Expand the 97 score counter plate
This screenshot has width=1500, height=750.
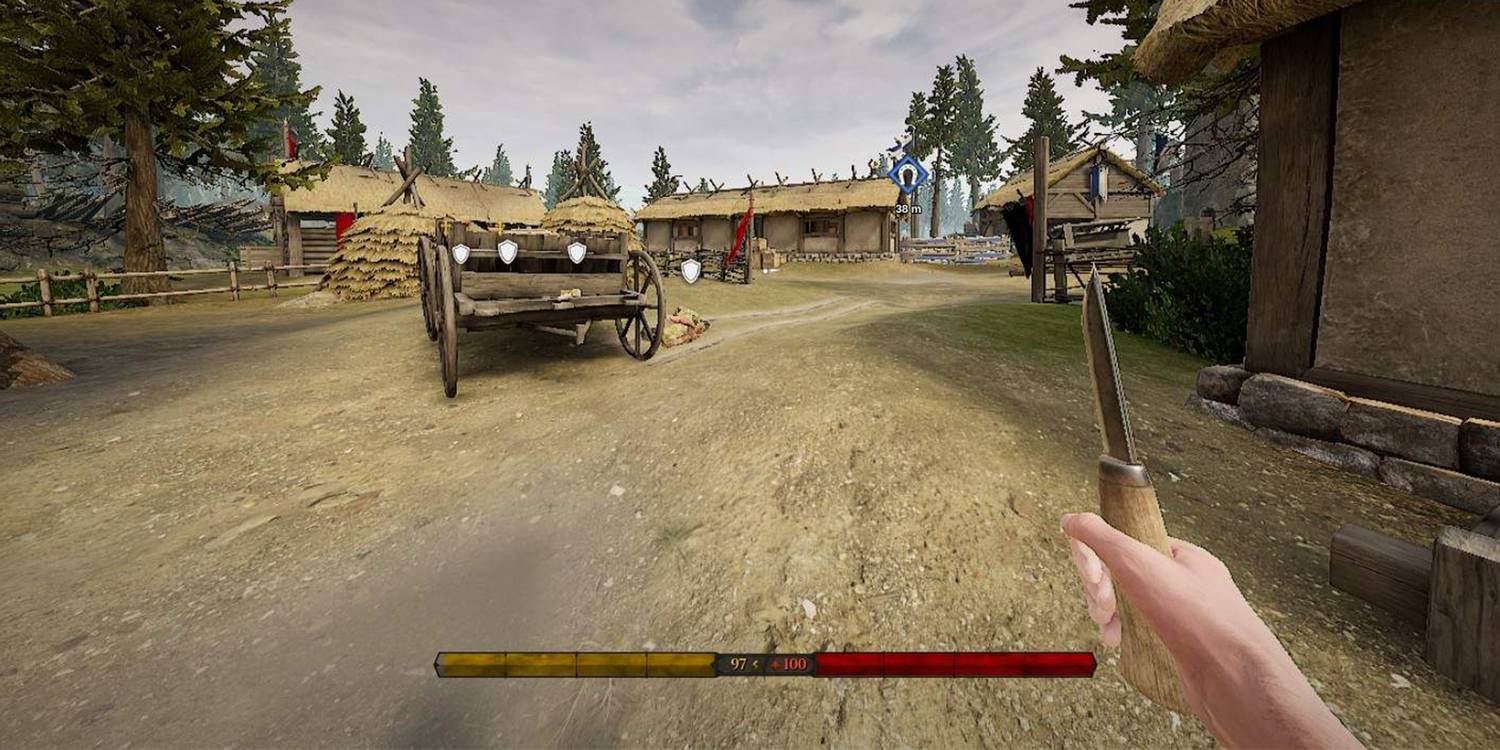(740, 663)
